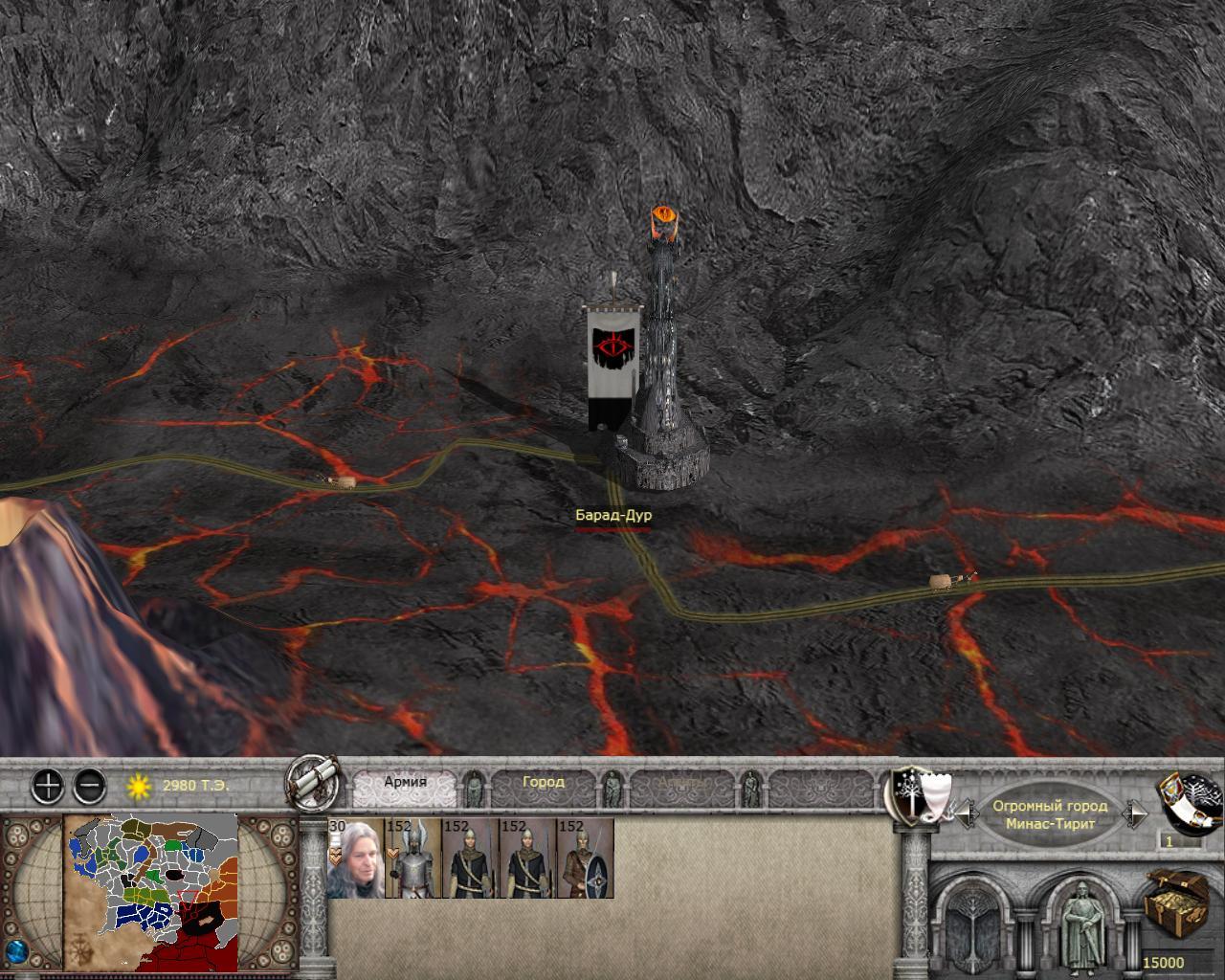This screenshot has width=1225, height=980.
Task: Go to previous settlement with left arrow
Action: tap(964, 815)
